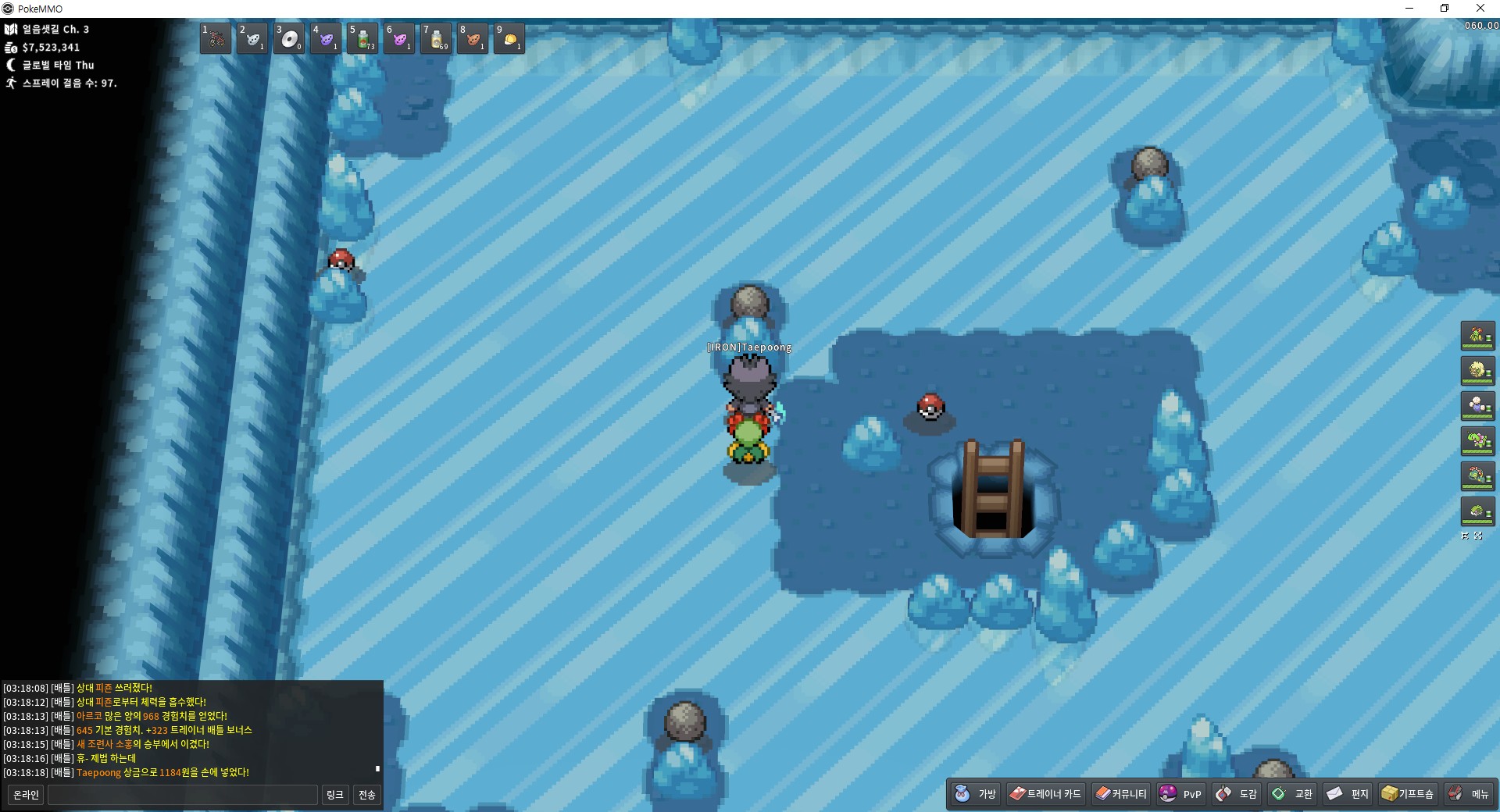Open the 커뮤니티 community panel

click(x=1121, y=794)
